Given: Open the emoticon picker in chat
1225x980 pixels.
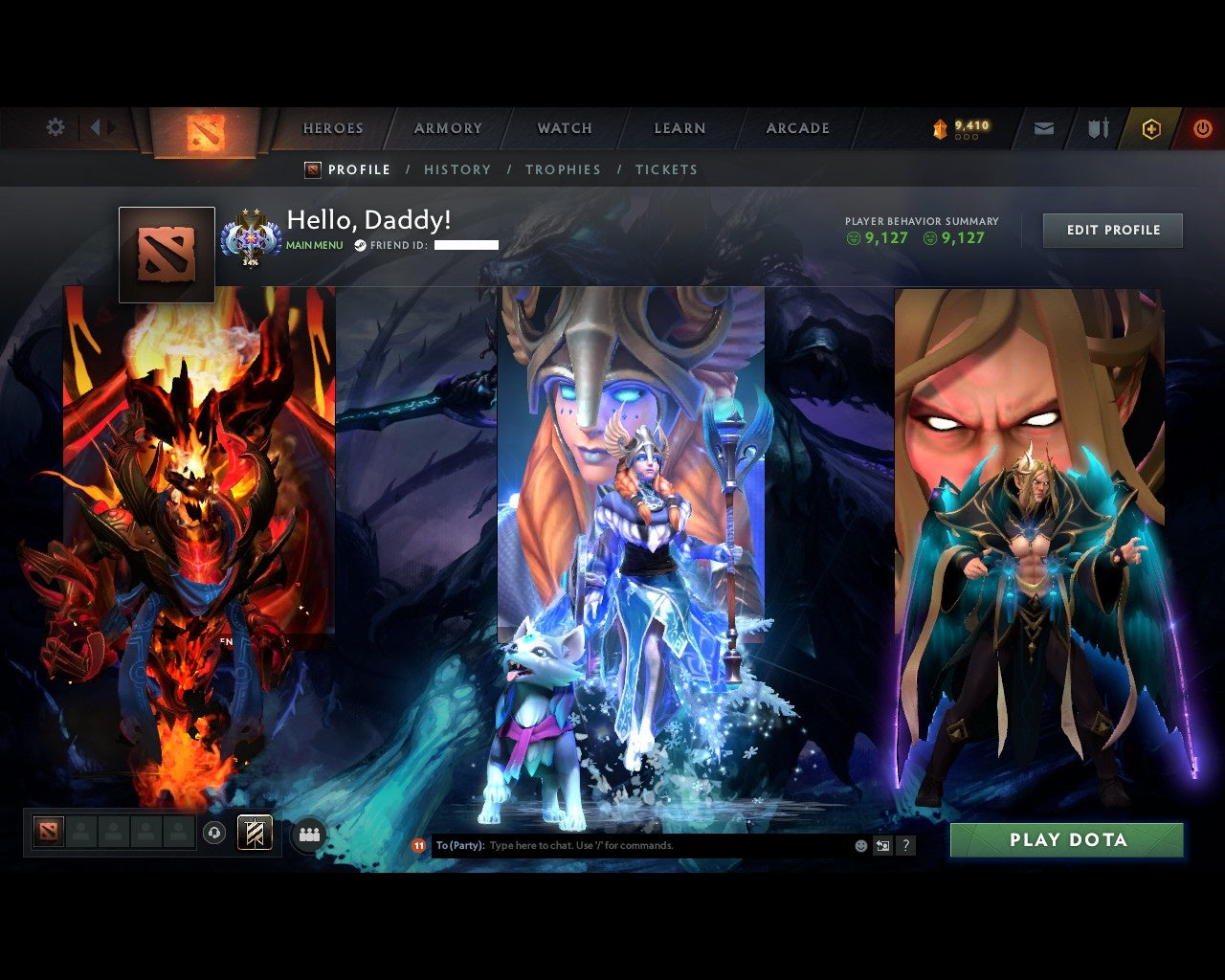Looking at the screenshot, I should [x=859, y=845].
